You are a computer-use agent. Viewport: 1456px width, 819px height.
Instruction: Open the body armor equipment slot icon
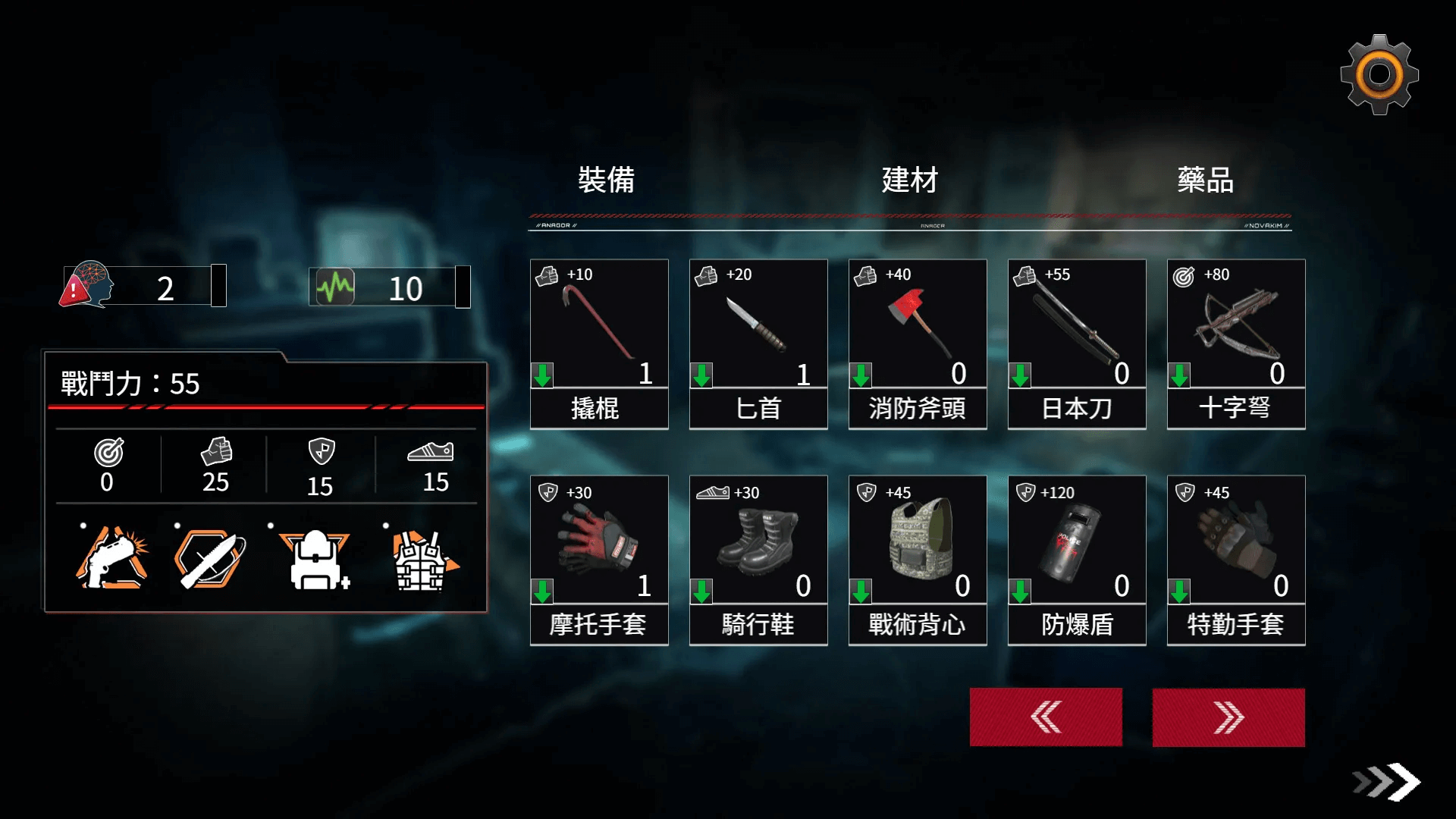tap(422, 559)
